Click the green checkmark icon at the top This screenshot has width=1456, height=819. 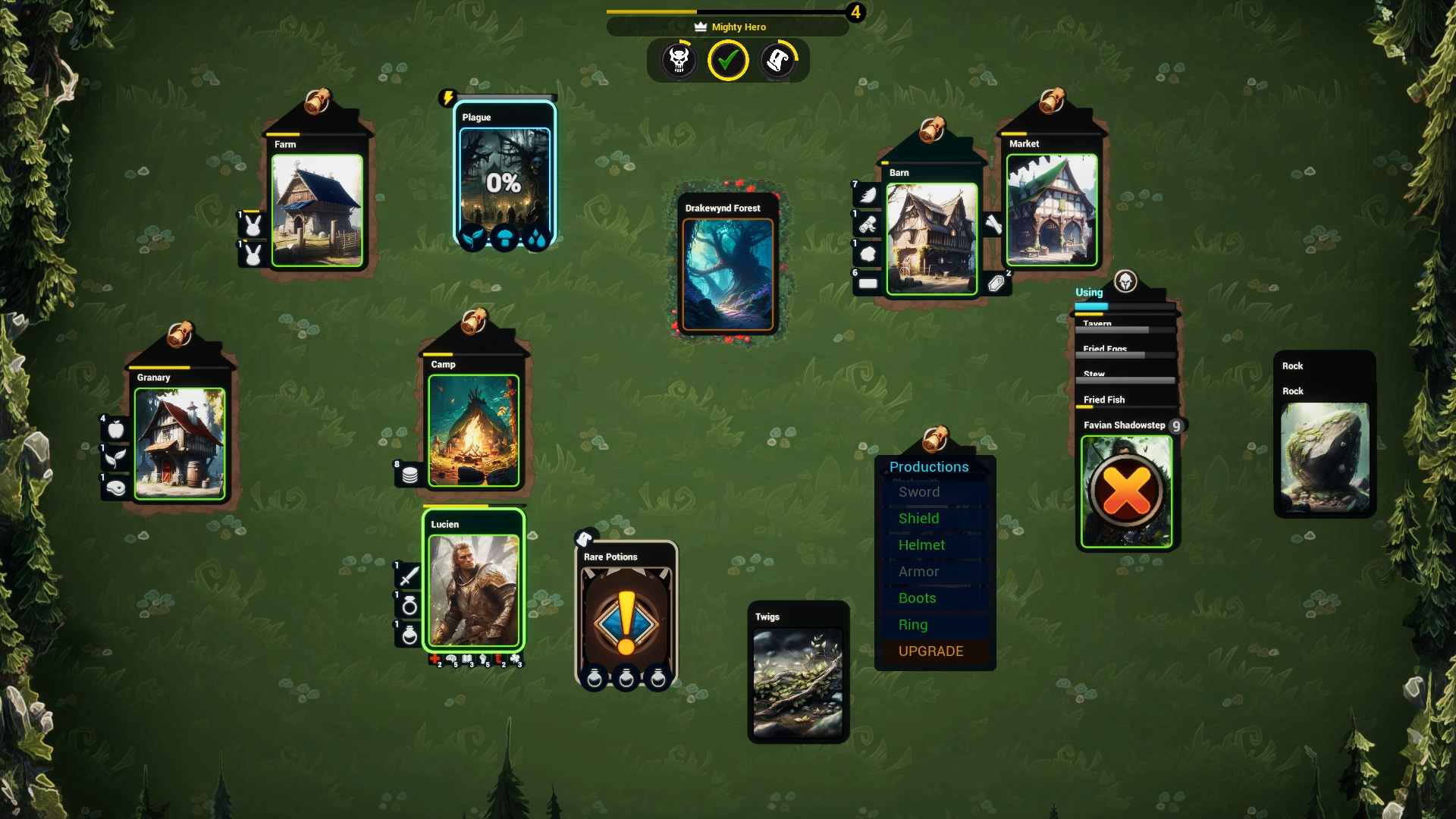click(x=728, y=59)
